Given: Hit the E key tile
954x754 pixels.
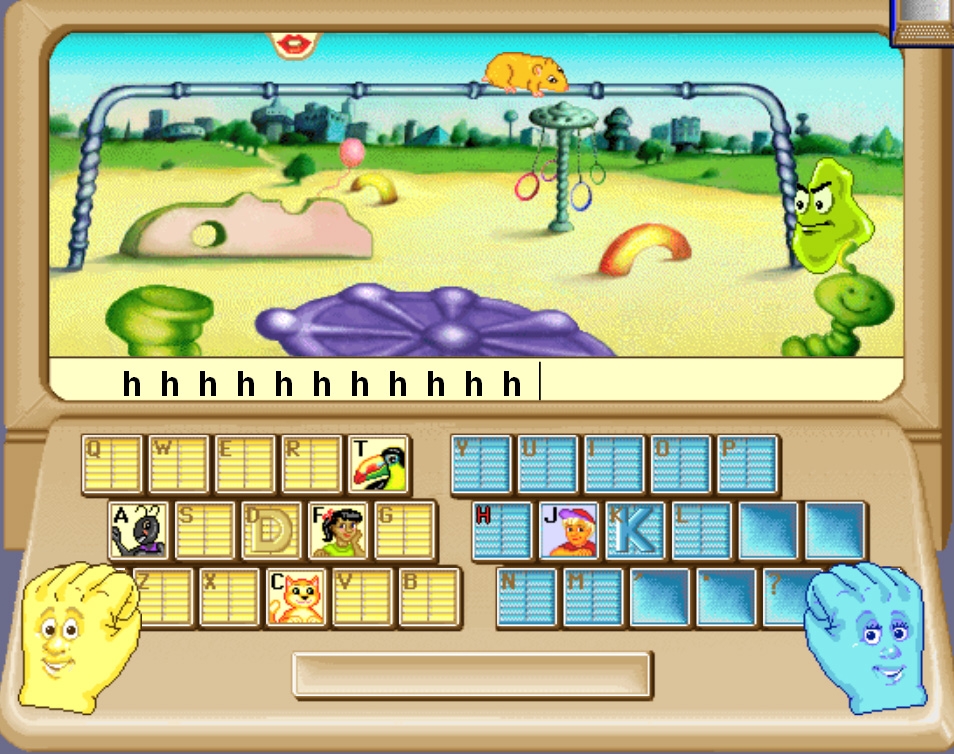Looking at the screenshot, I should pos(244,464).
